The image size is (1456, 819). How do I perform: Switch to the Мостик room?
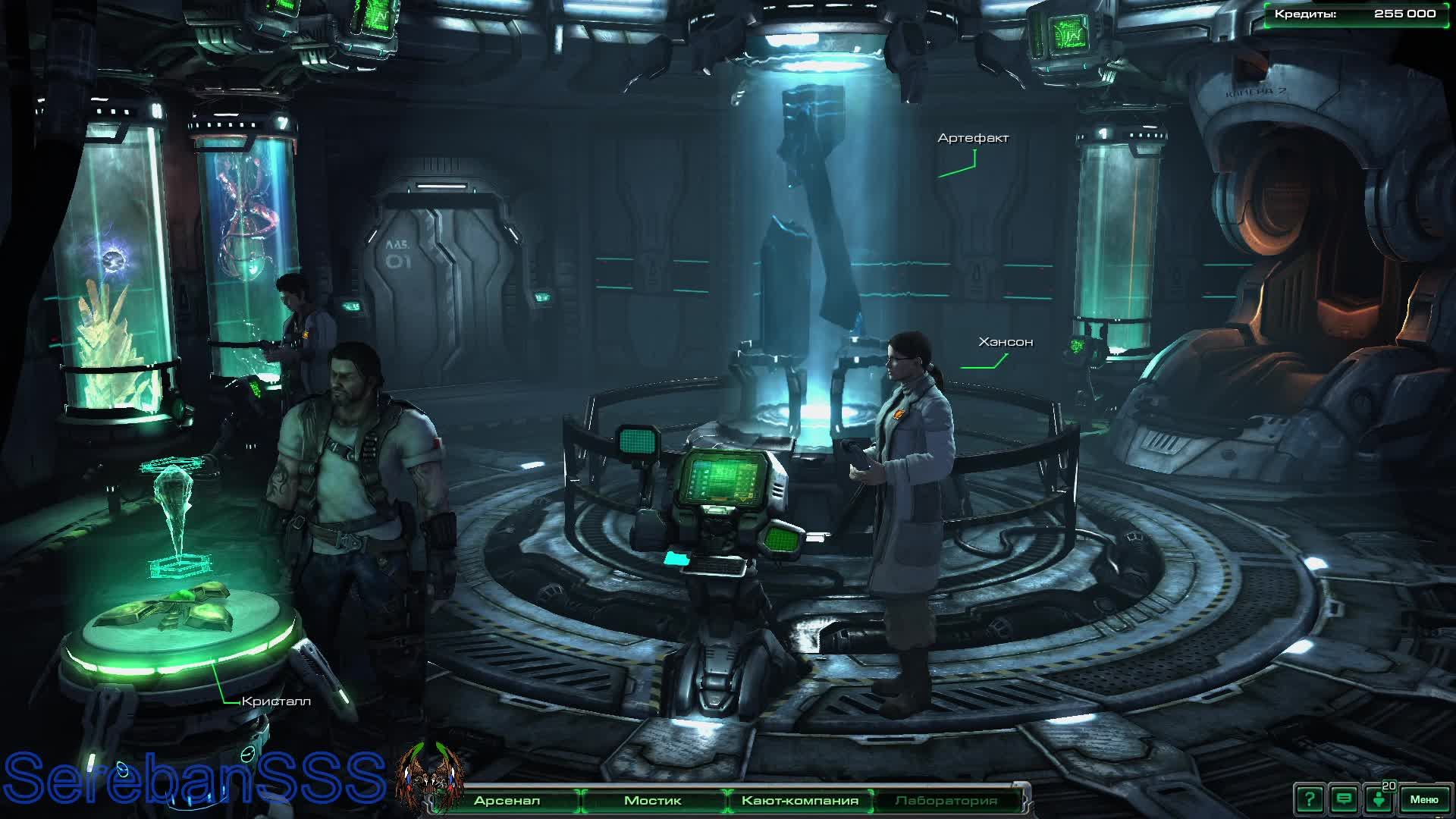point(652,801)
